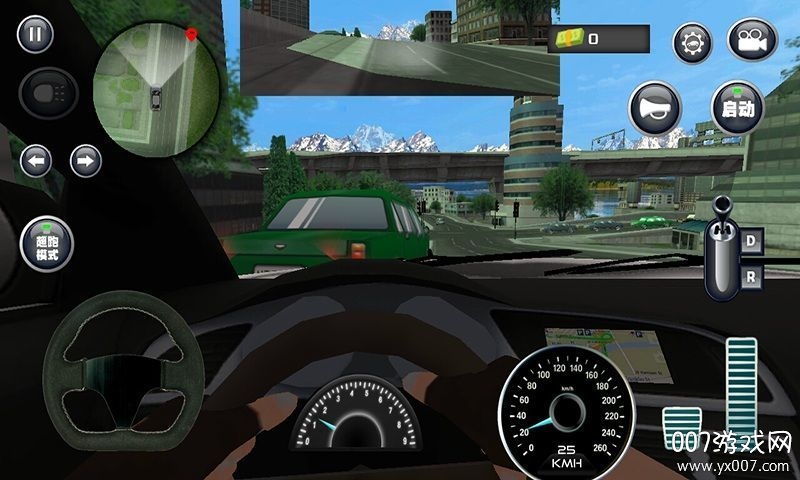Screen dimensions: 800x480
Task: Activate the right turn signal arrow
Action: [86, 160]
